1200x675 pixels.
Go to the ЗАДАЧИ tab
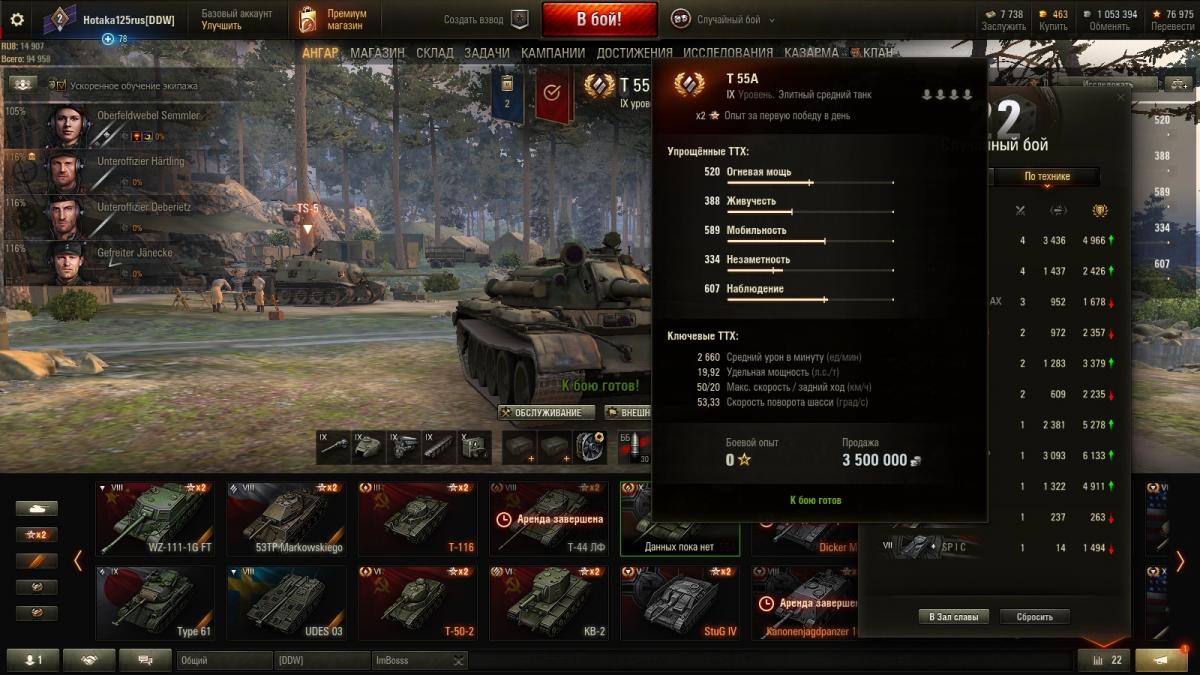[487, 53]
